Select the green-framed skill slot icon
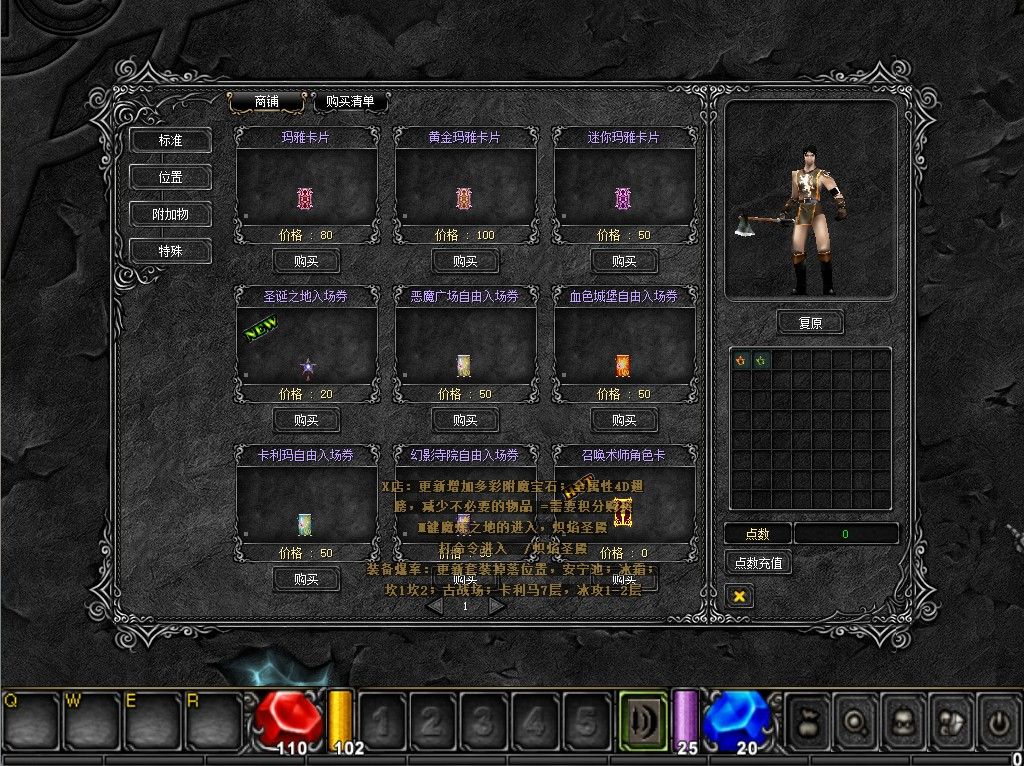Viewport: 1024px width, 766px height. tap(643, 720)
